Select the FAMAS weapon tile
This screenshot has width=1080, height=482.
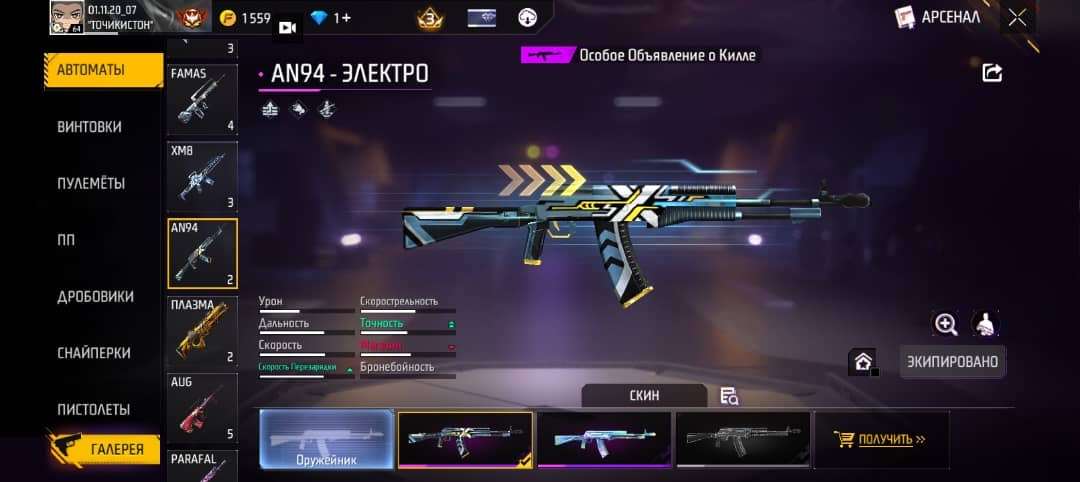tap(202, 100)
